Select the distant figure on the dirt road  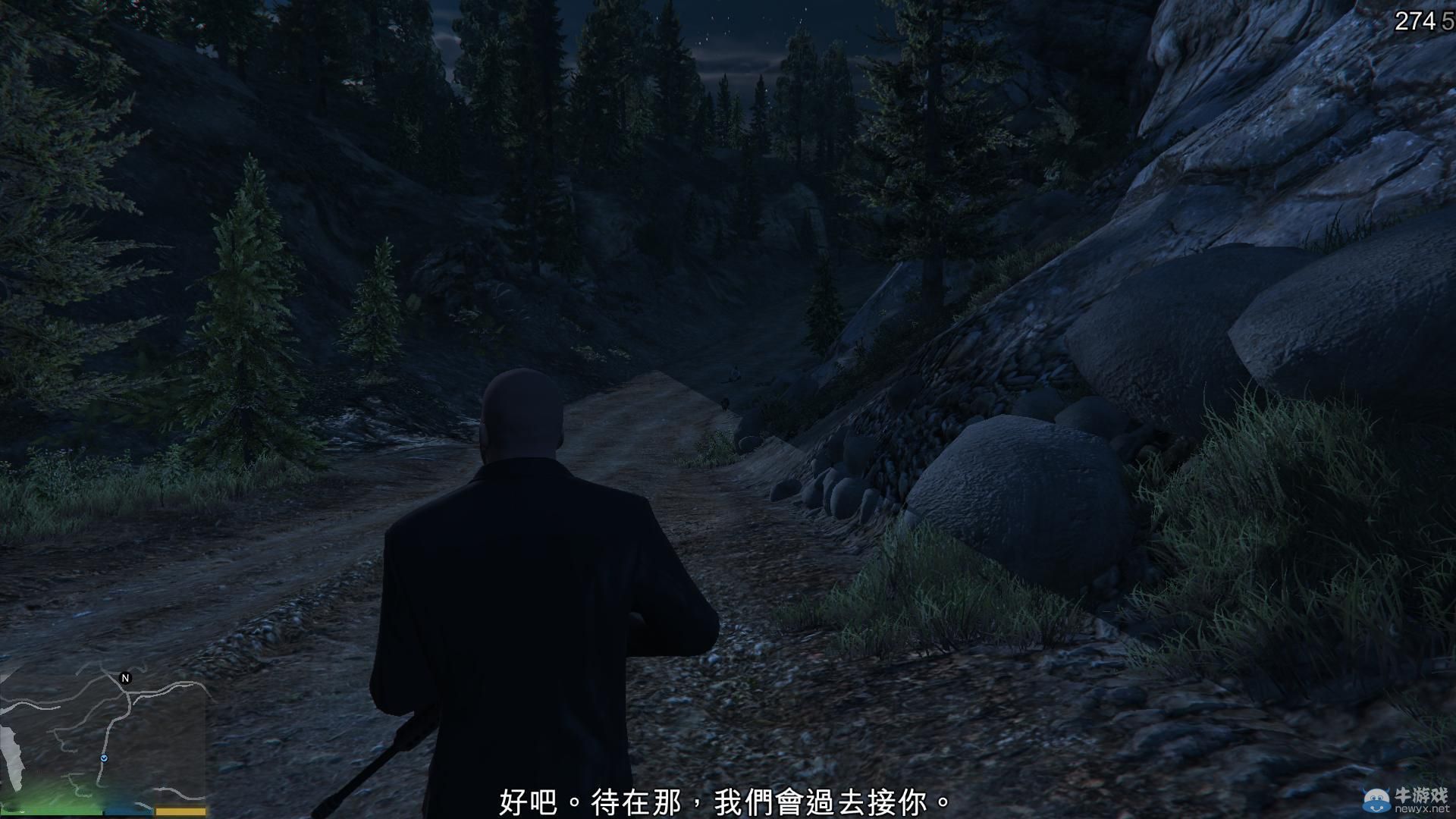point(734,372)
